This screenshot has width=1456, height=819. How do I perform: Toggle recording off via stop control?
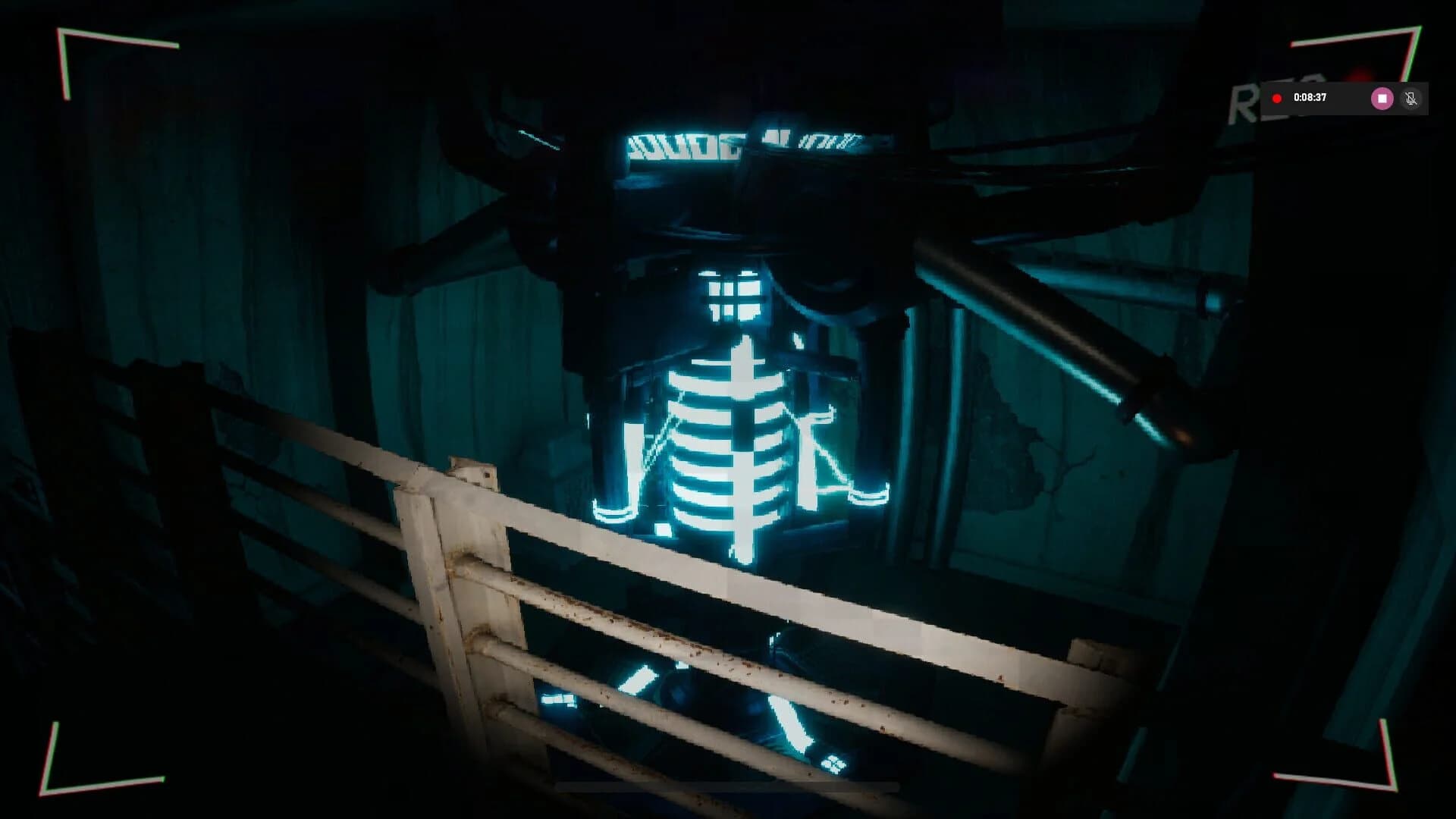(1382, 99)
